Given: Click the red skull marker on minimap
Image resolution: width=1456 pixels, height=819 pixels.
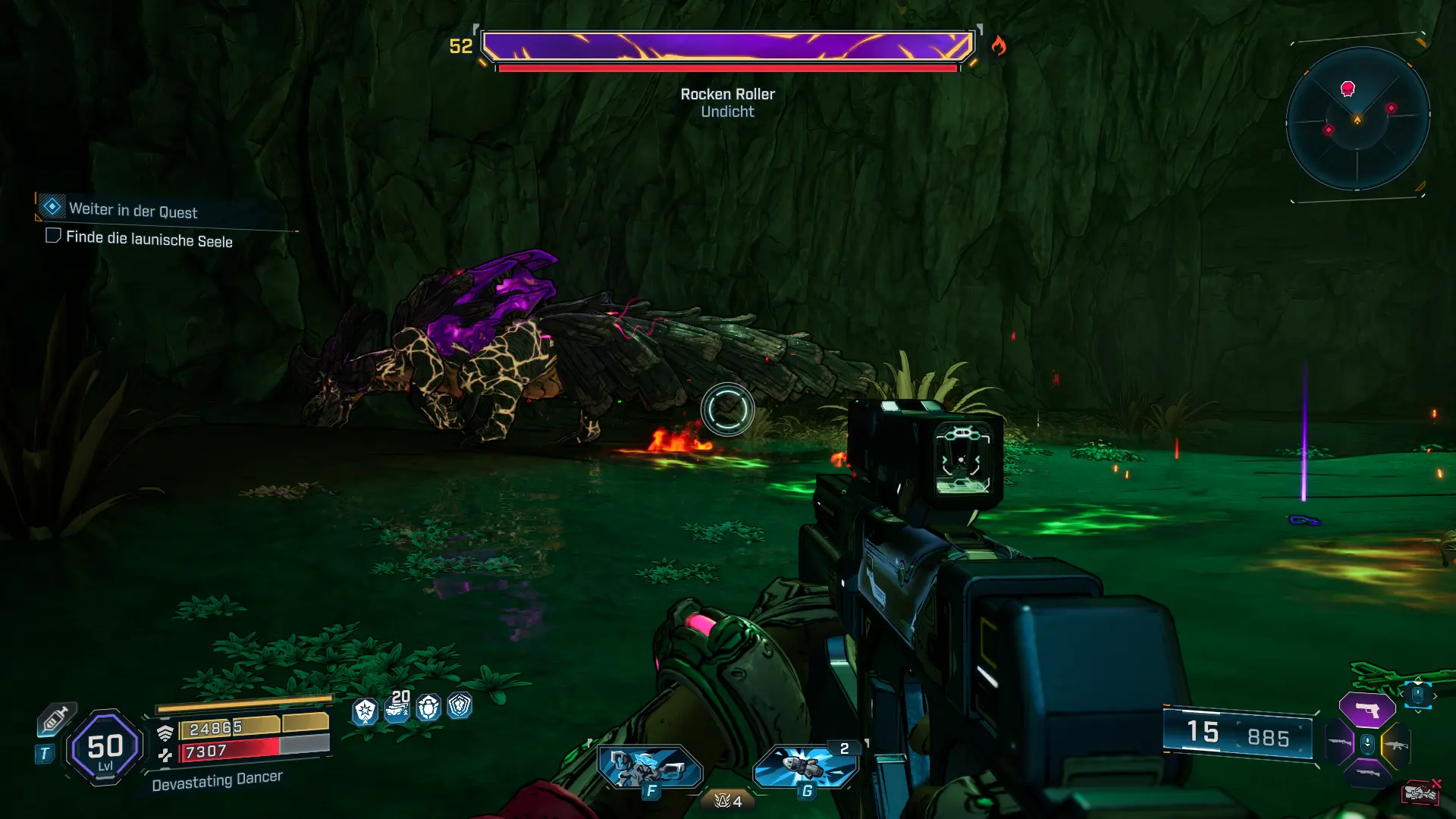Looking at the screenshot, I should (x=1348, y=89).
